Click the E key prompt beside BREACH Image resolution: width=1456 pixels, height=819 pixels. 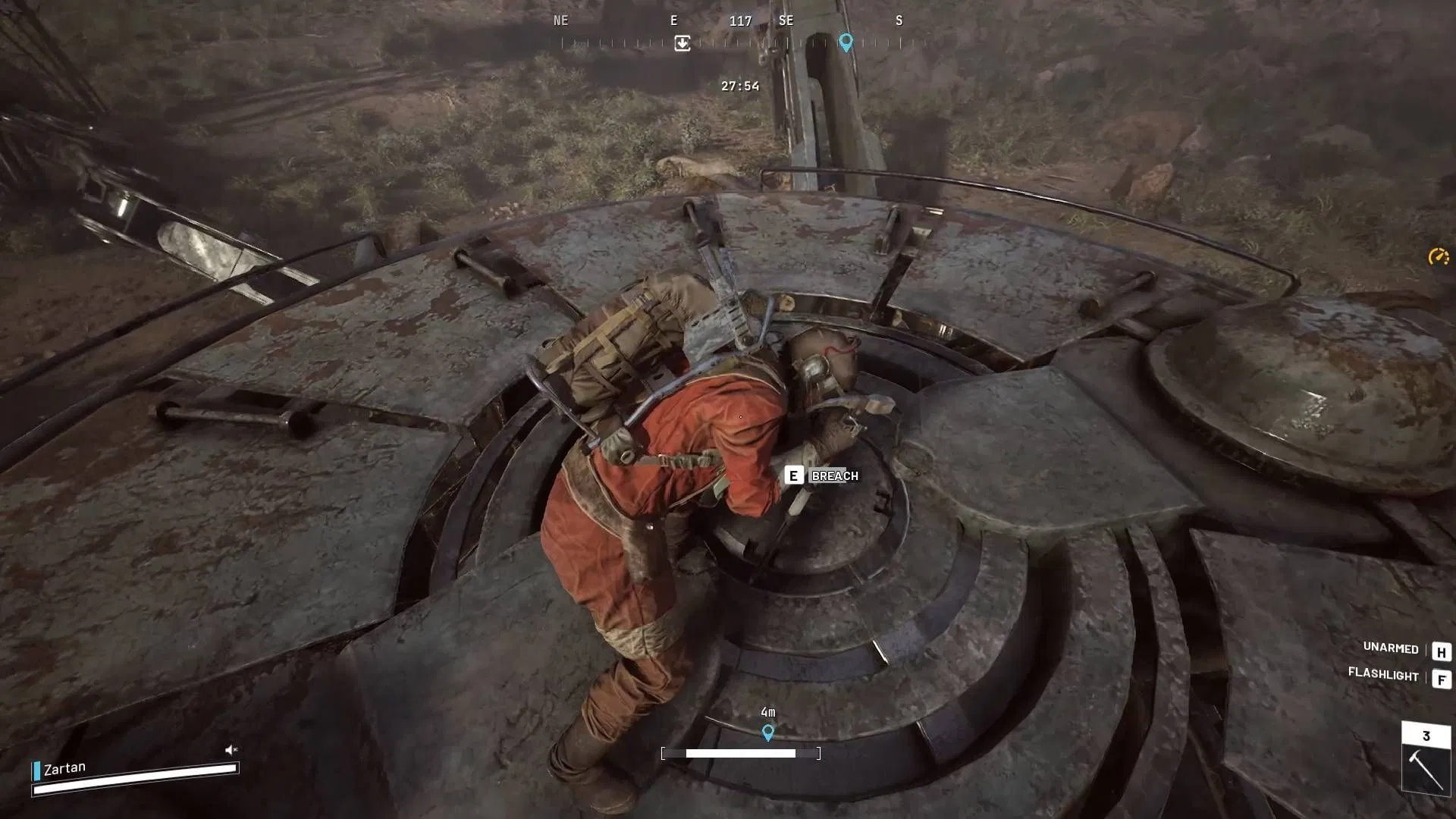pyautogui.click(x=793, y=475)
